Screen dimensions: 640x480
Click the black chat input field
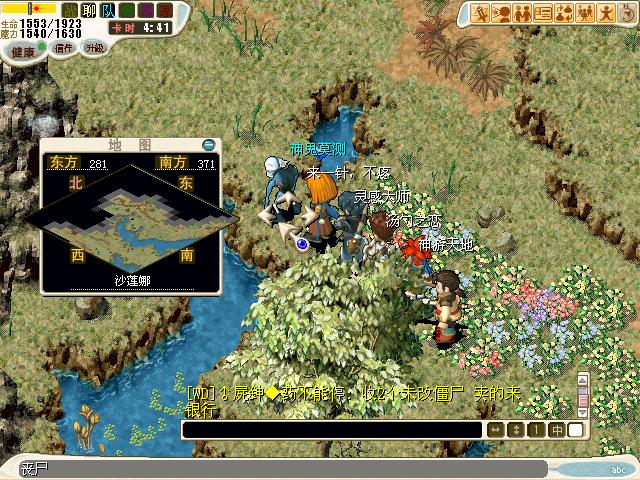click(332, 430)
